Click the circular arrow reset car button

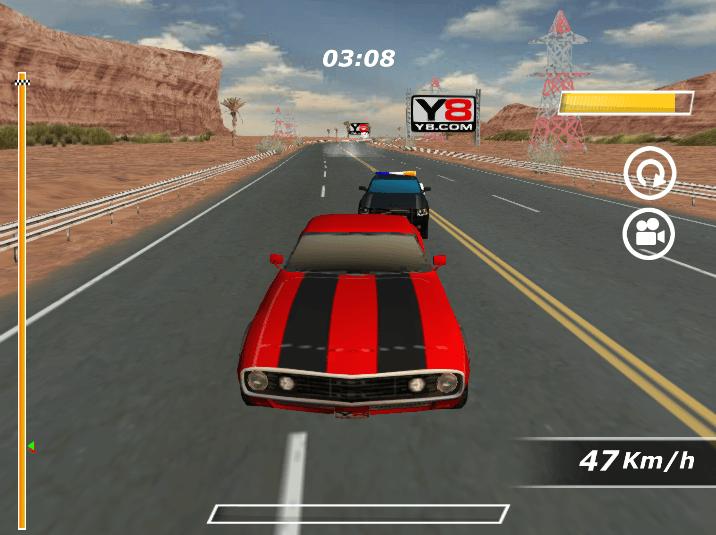coord(650,174)
